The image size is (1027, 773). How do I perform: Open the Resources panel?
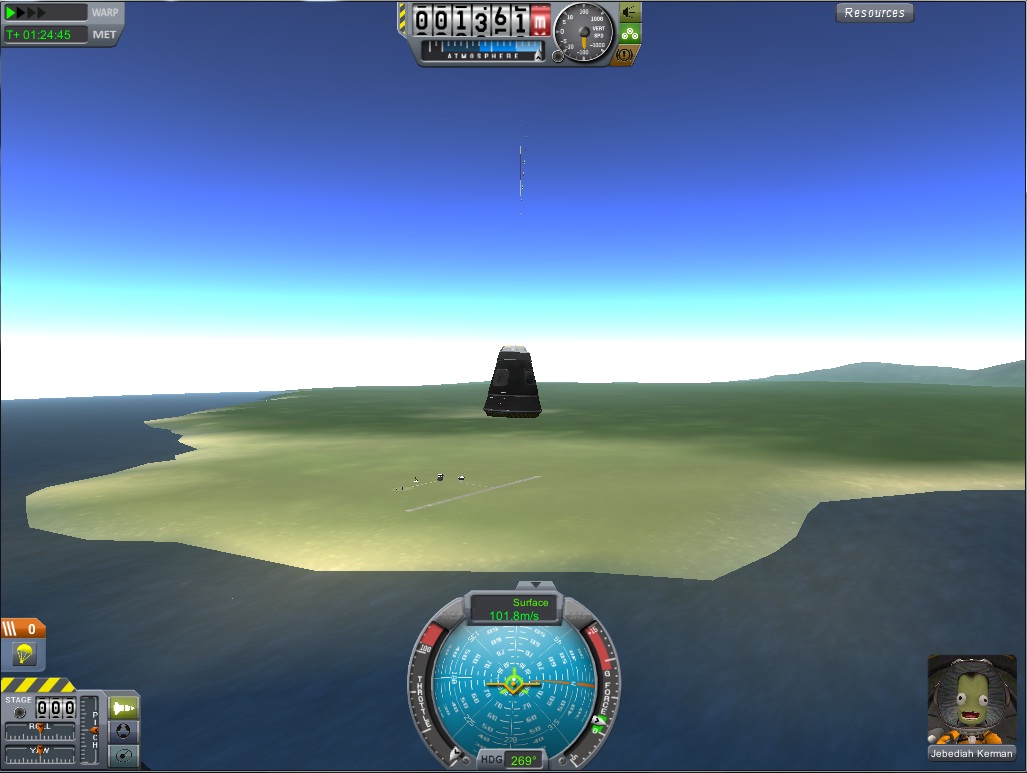(x=874, y=13)
